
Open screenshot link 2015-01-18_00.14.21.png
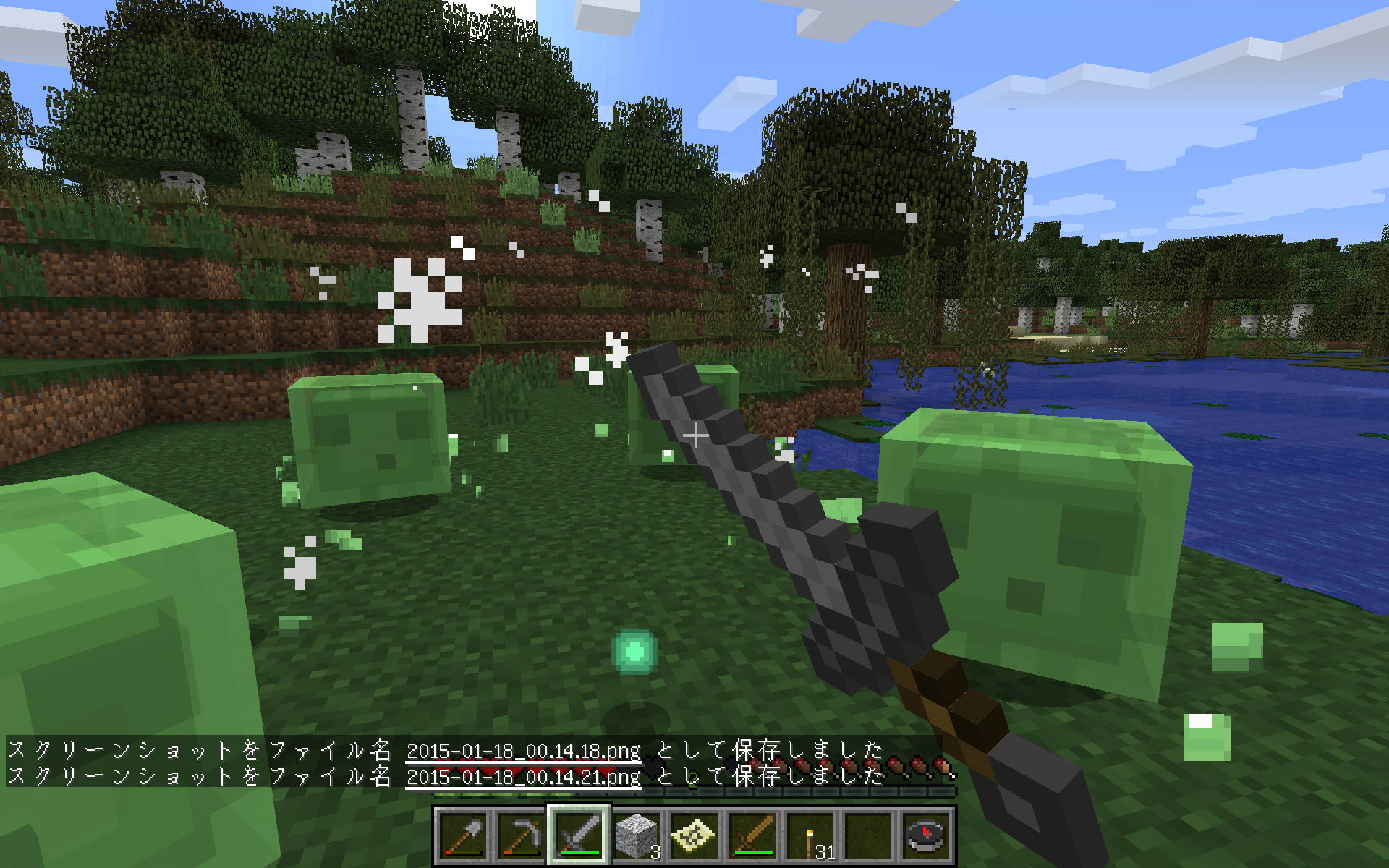pyautogui.click(x=523, y=777)
